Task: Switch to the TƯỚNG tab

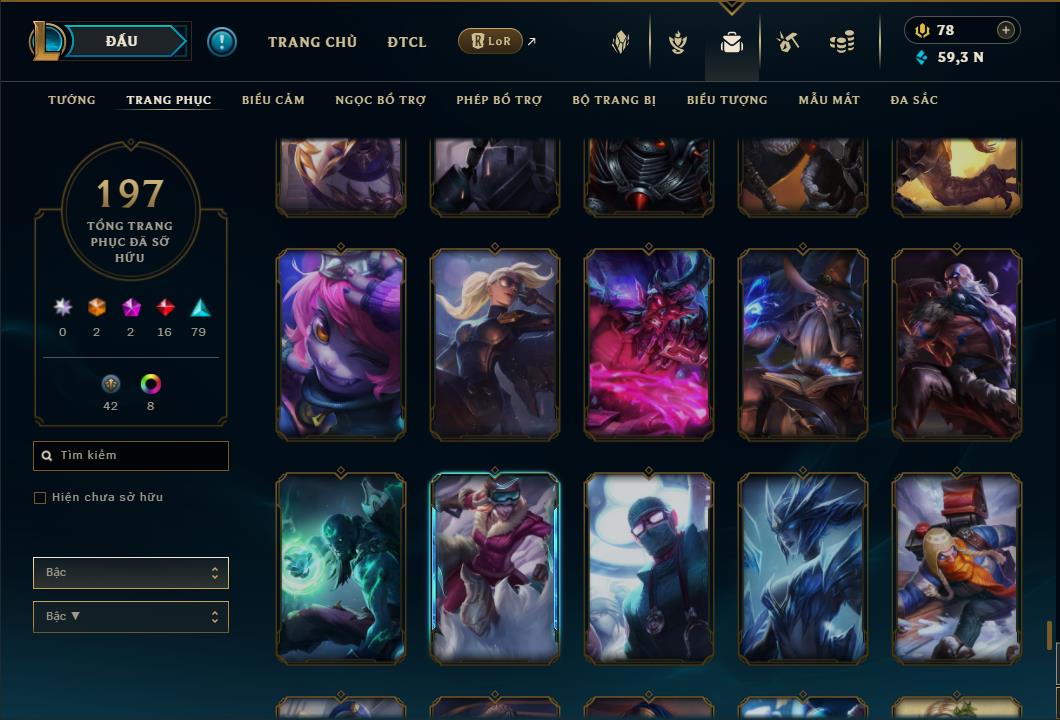Action: [72, 100]
